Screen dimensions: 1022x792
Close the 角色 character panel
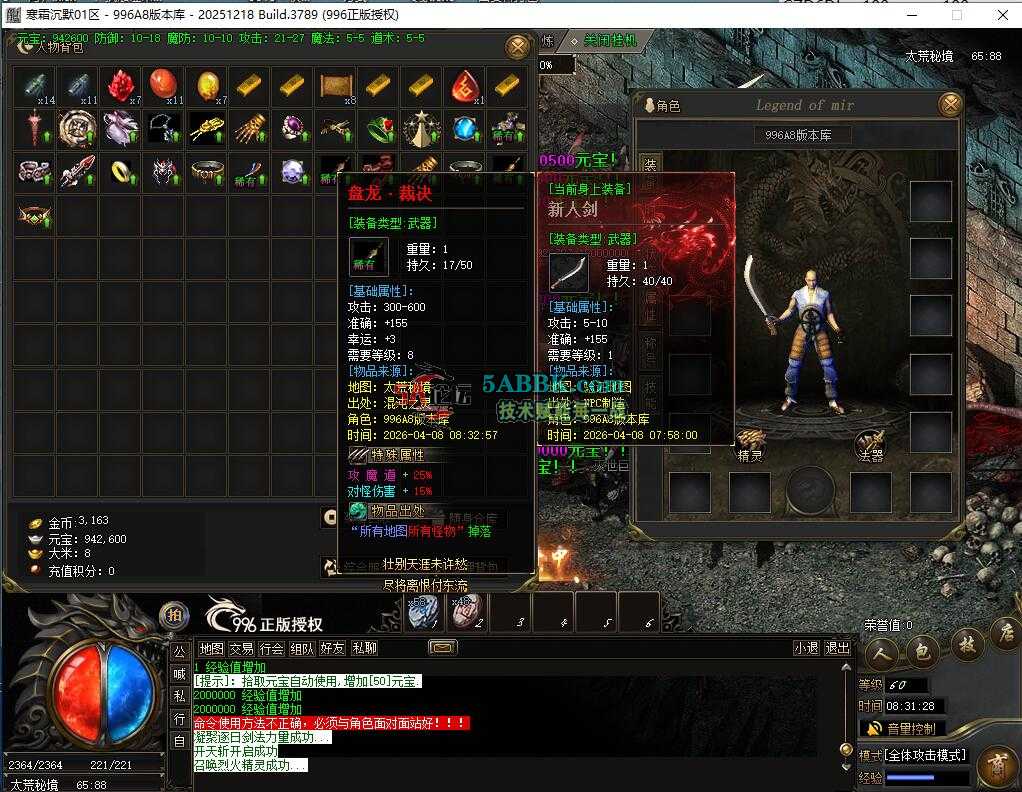click(950, 104)
